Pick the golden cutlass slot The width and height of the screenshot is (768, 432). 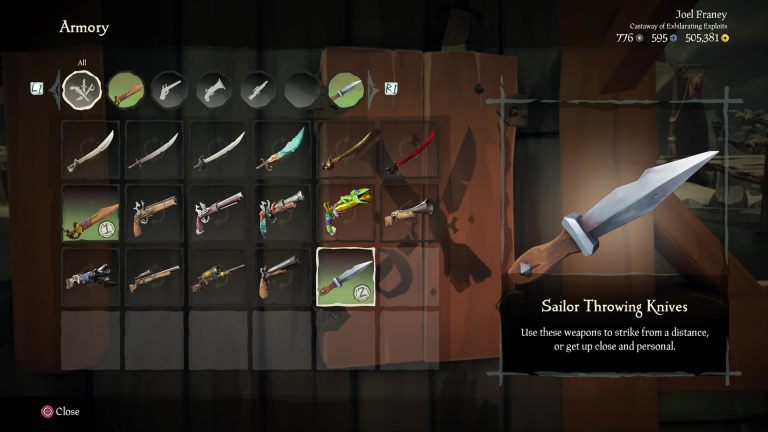point(346,150)
